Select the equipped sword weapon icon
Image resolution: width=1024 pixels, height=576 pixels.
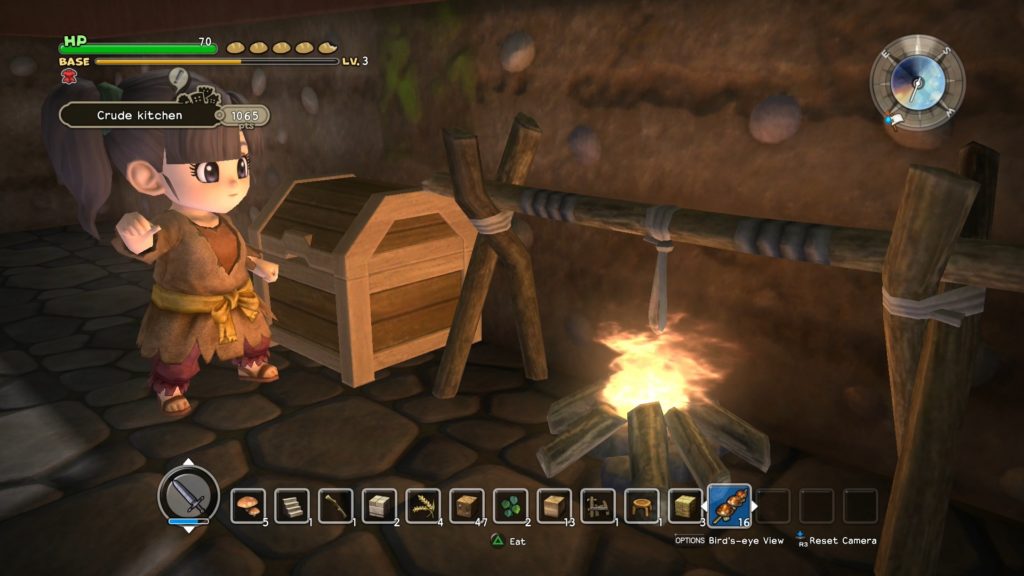coord(188,495)
